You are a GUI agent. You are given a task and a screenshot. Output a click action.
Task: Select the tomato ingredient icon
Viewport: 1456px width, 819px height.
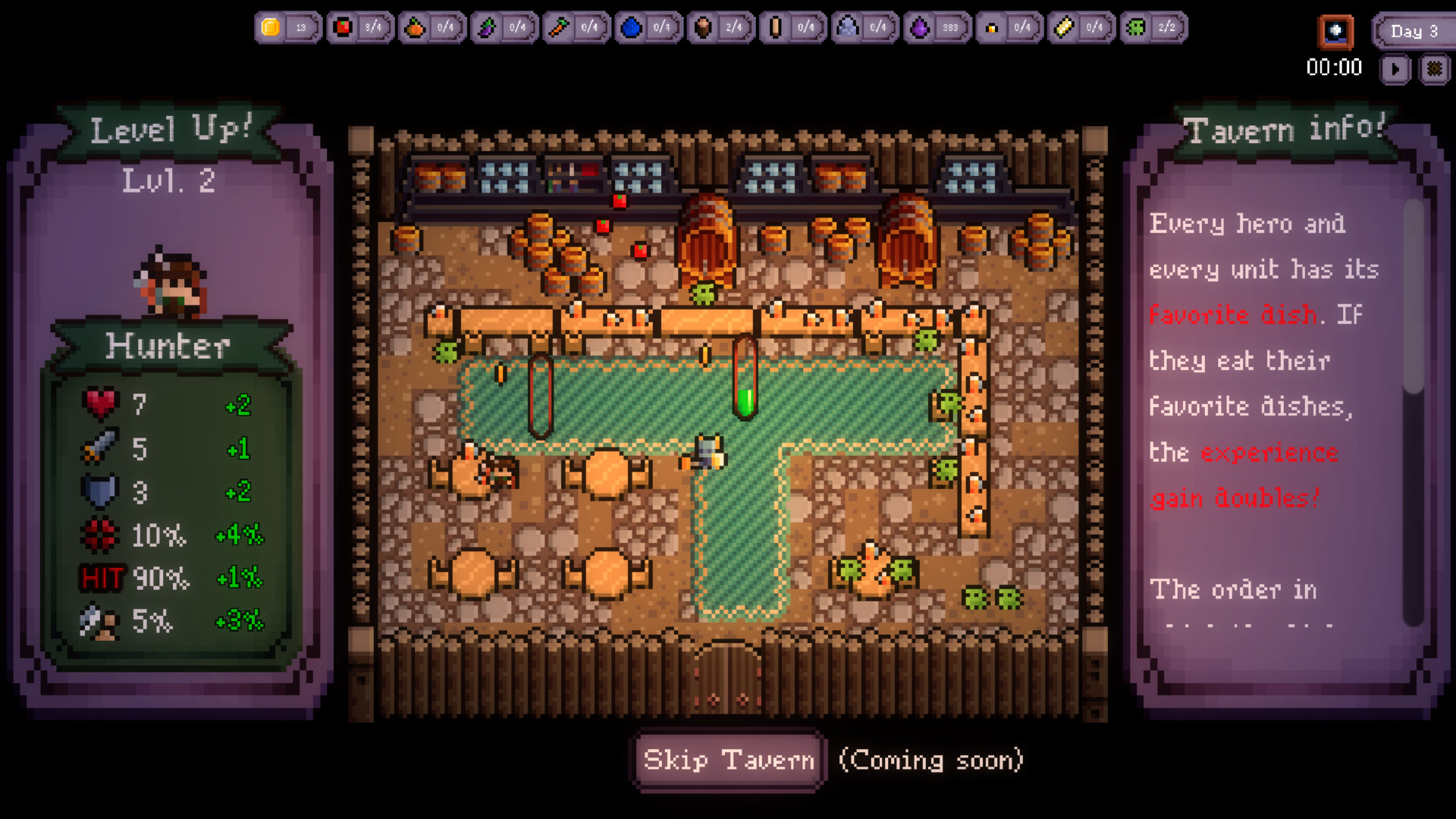pyautogui.click(x=343, y=27)
